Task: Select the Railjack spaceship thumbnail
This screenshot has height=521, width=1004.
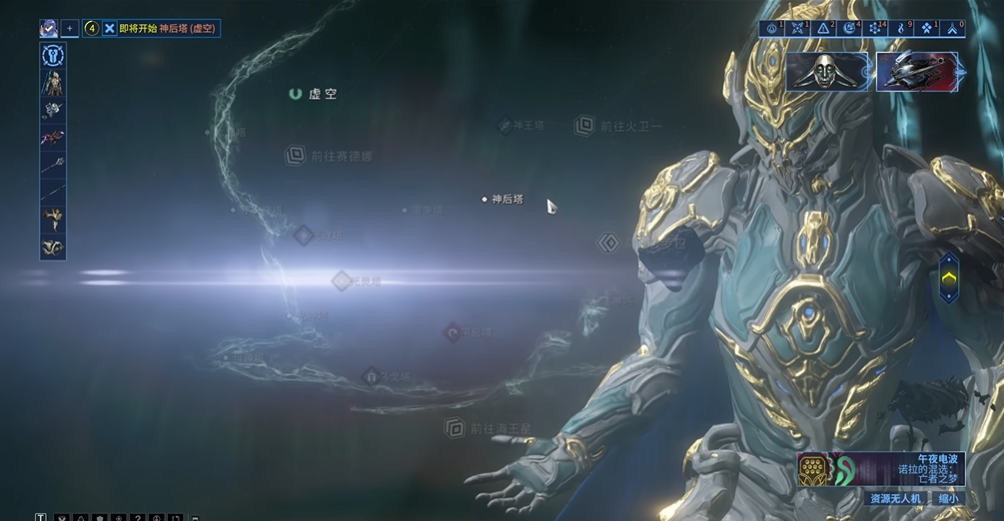Action: coord(918,71)
